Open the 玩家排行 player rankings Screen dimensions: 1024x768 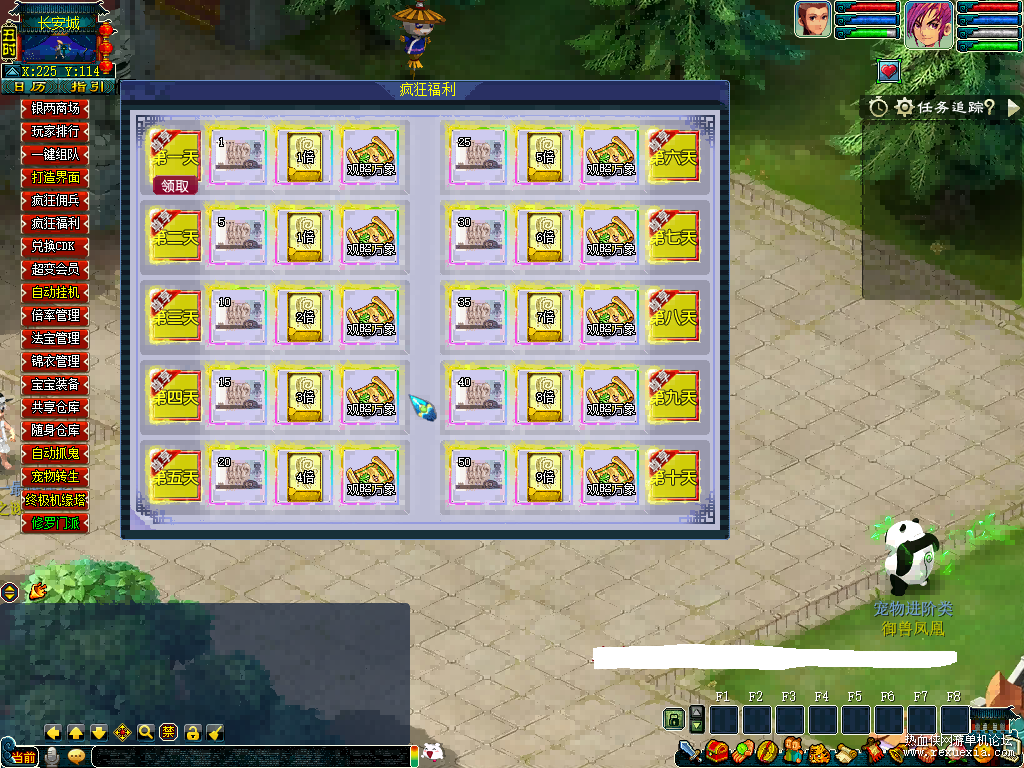pos(55,132)
